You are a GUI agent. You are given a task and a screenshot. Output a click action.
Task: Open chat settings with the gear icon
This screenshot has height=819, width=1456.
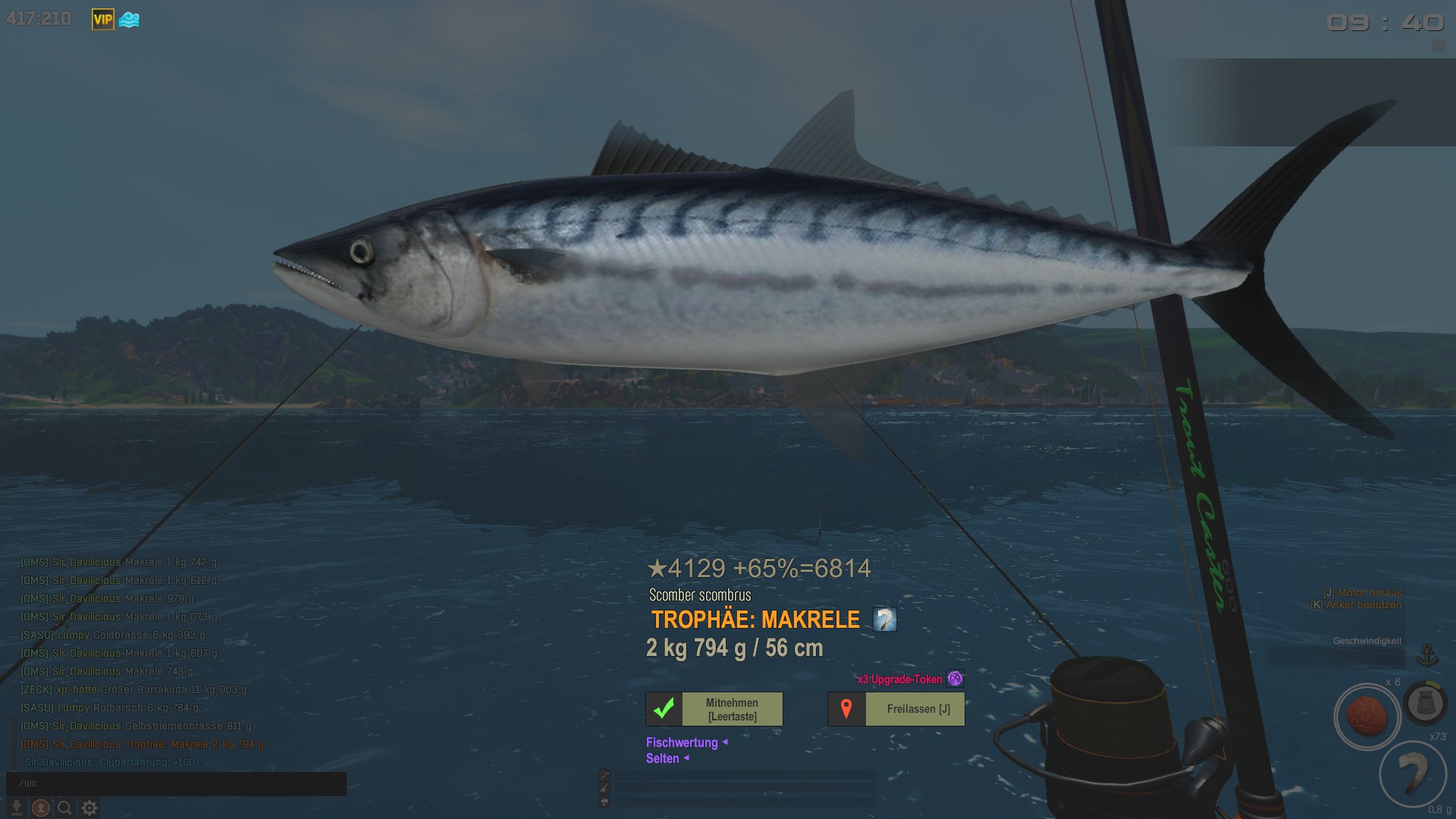tap(89, 808)
